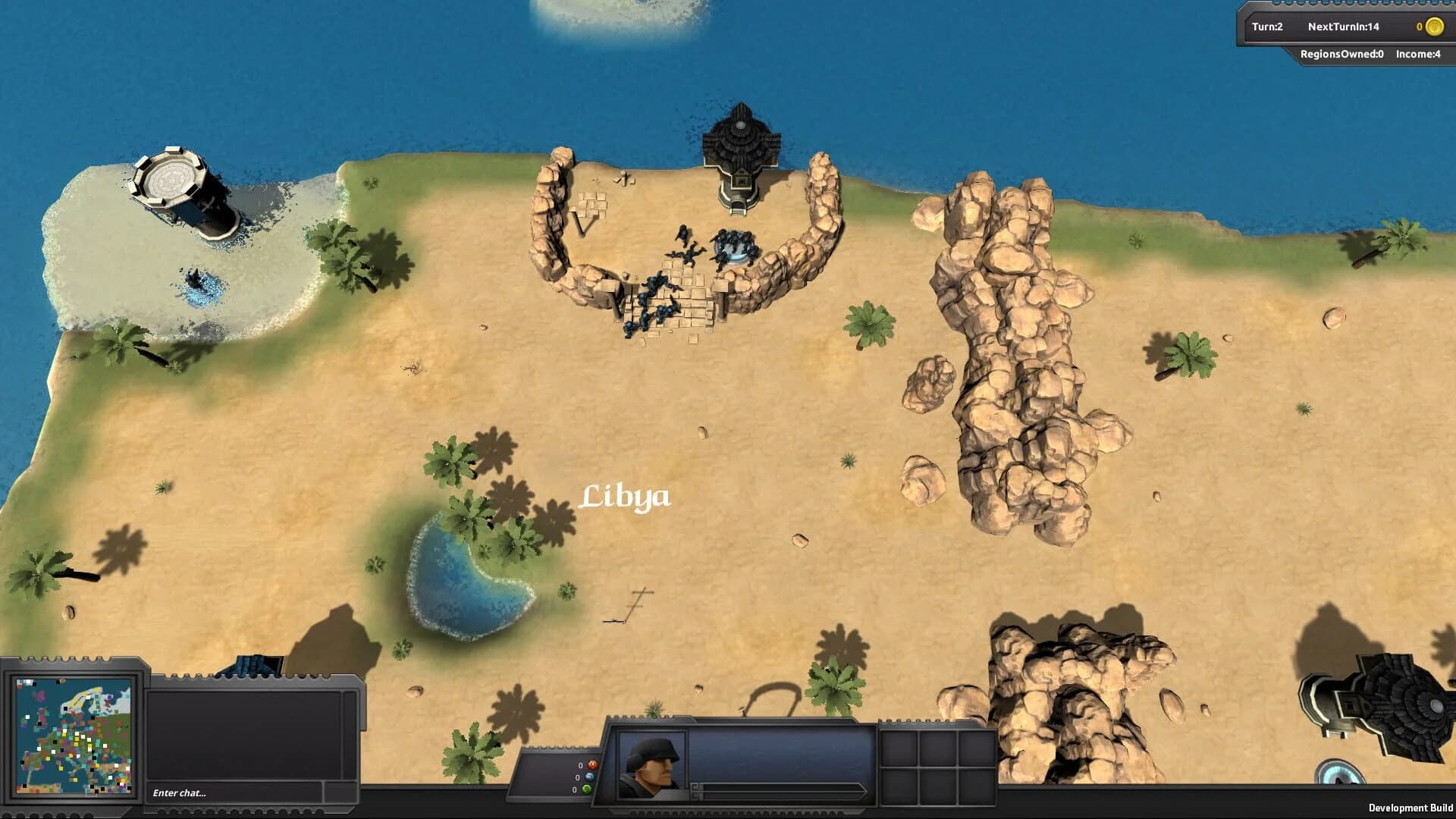This screenshot has height=819, width=1456.
Task: Select the red alert counter icon
Action: [x=592, y=764]
